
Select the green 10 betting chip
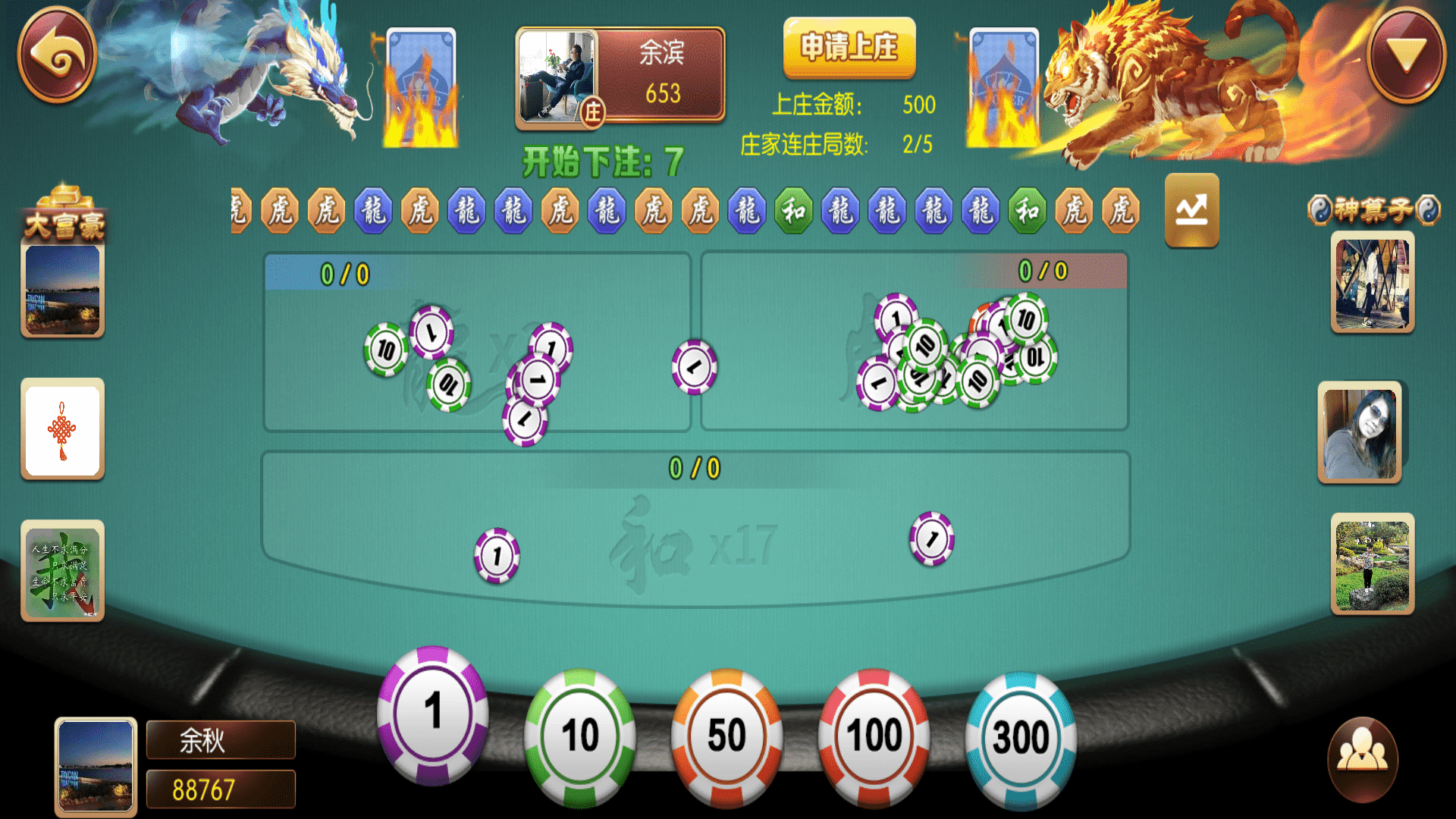[x=580, y=736]
